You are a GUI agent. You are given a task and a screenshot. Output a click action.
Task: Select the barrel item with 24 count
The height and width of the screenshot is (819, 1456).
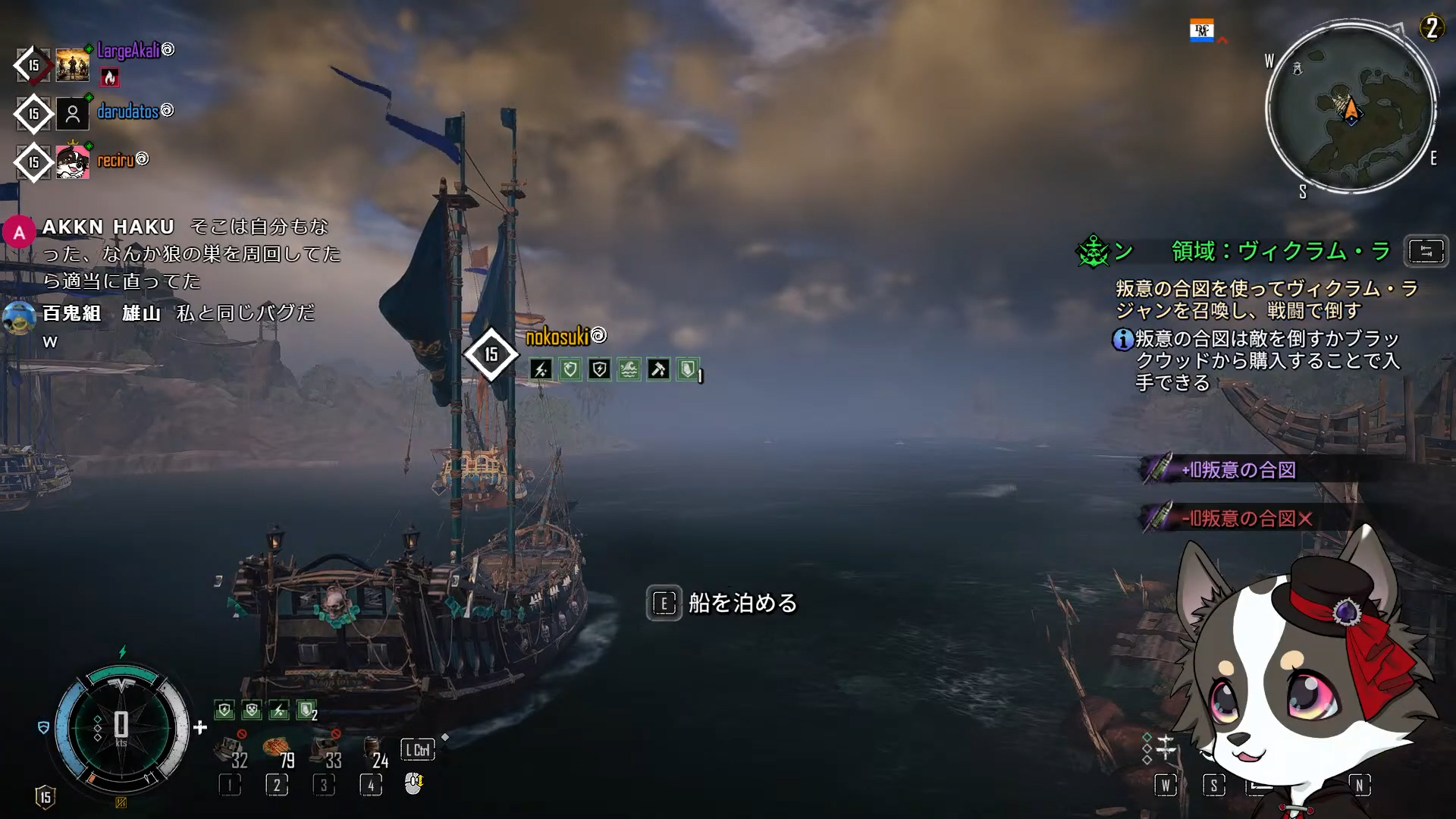(372, 749)
